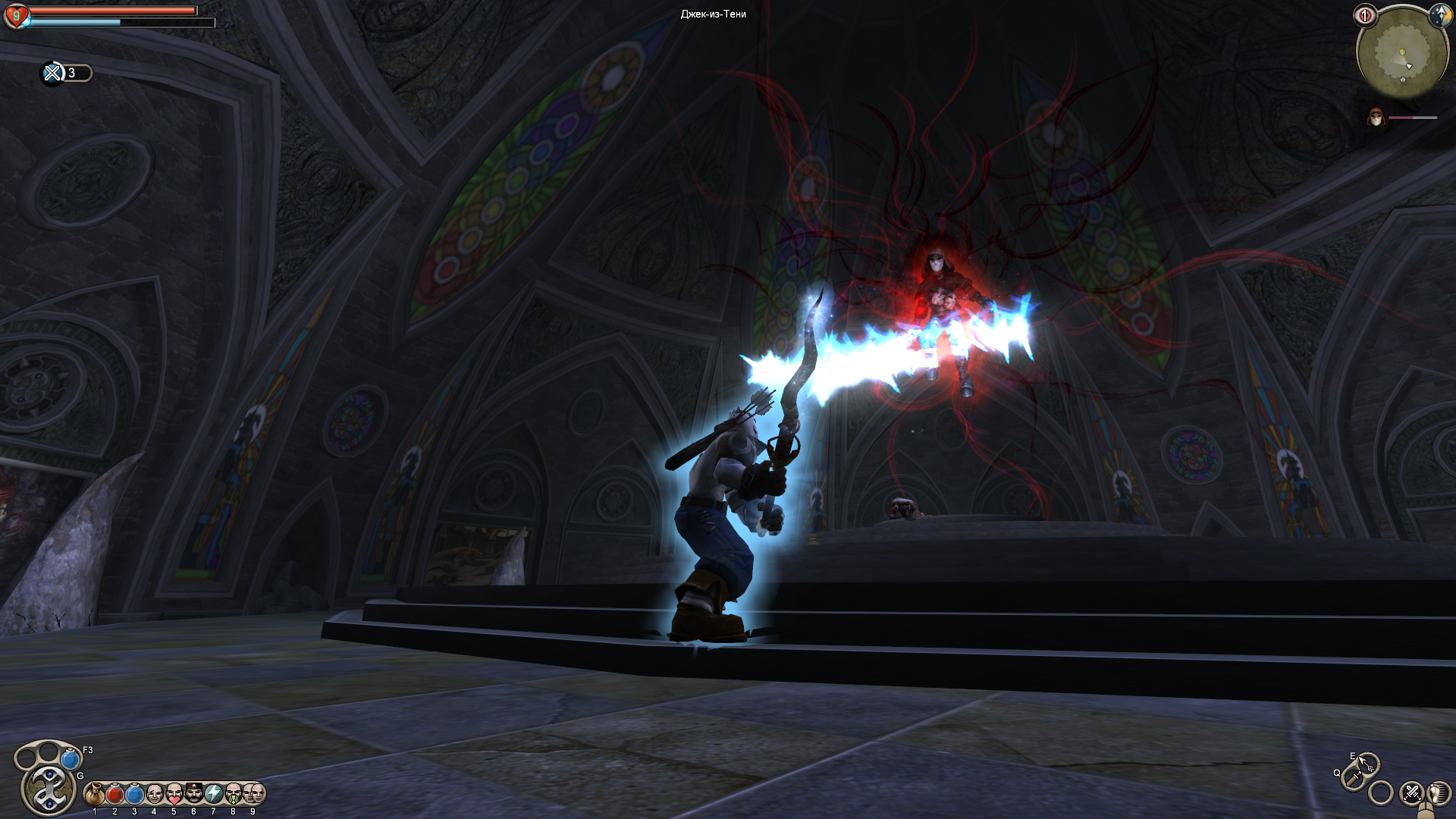Use the double faces expression
1456x819 pixels.
coord(253,794)
